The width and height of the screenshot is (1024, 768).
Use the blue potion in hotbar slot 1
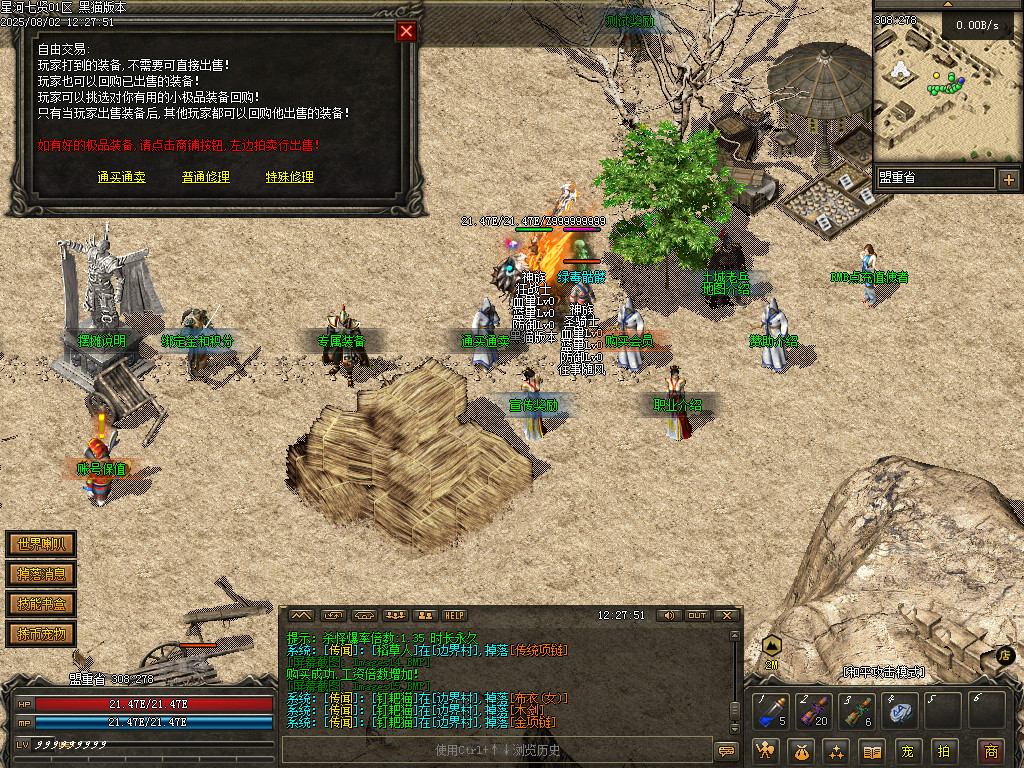771,711
